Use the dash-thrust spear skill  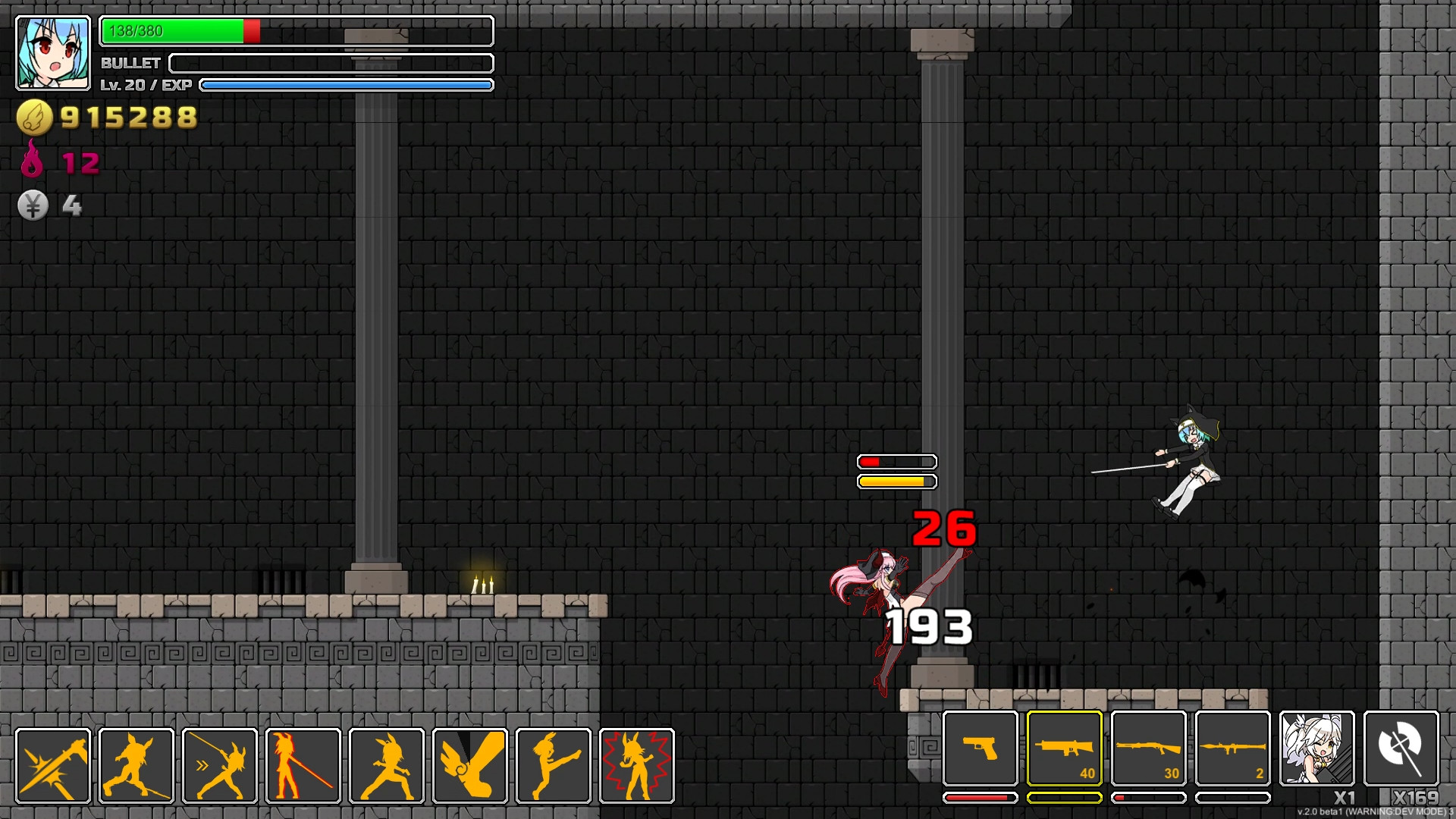220,764
